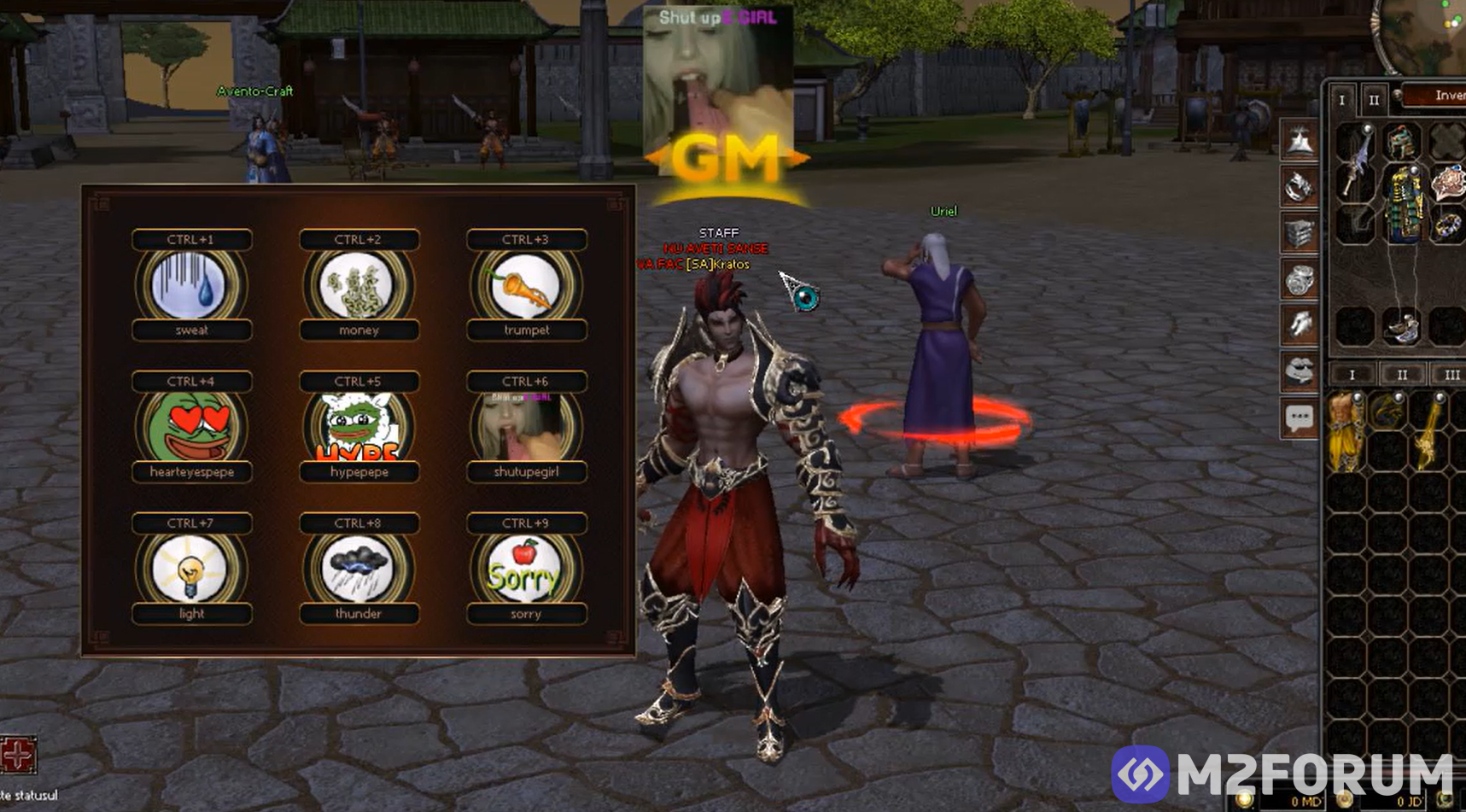Activate the light bulb emote
The image size is (1466, 812).
pos(191,570)
